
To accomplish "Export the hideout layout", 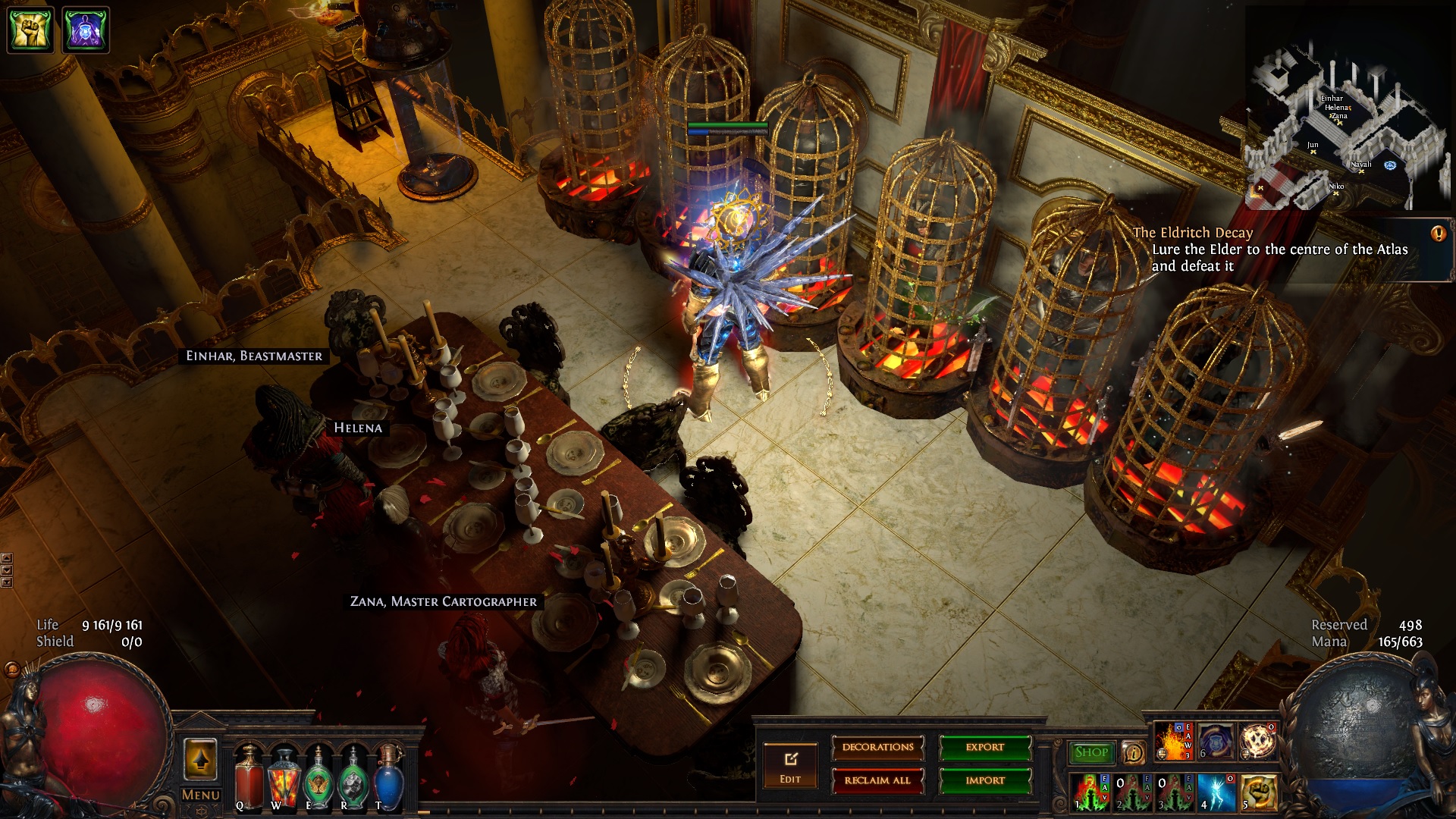I will (984, 748).
